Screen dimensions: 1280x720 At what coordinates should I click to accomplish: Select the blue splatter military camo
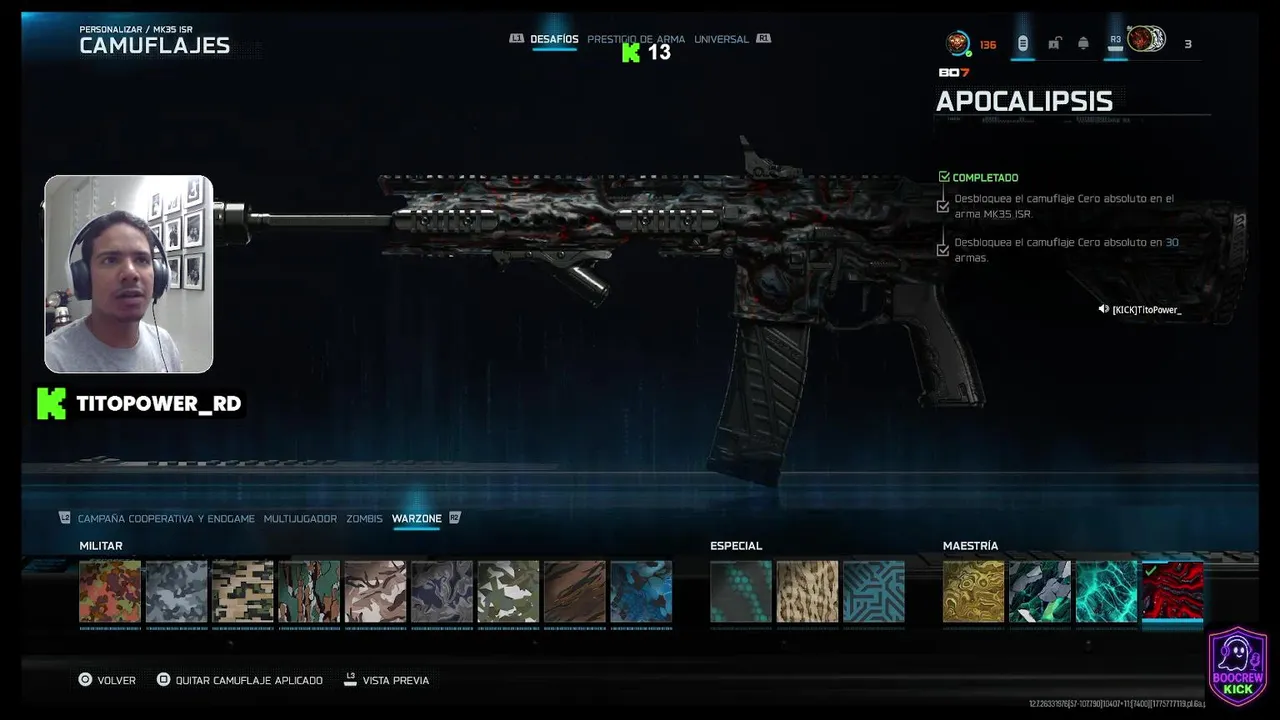coord(641,592)
